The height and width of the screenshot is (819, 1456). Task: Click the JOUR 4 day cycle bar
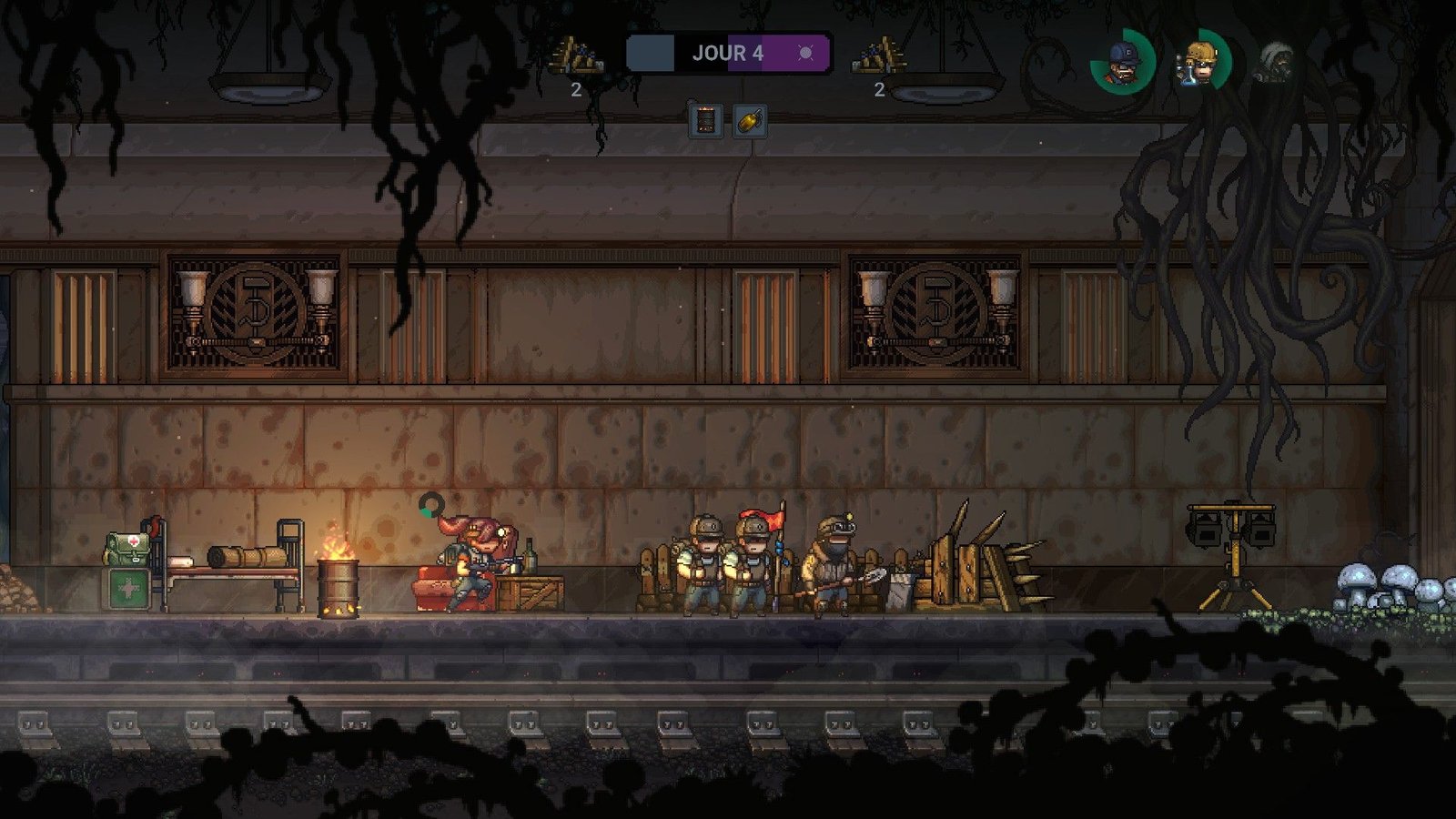click(728, 53)
